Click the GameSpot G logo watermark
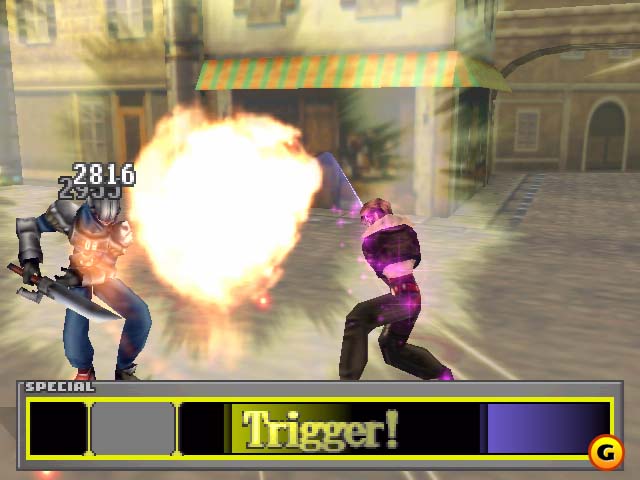Image resolution: width=640 pixels, height=480 pixels. 604,453
